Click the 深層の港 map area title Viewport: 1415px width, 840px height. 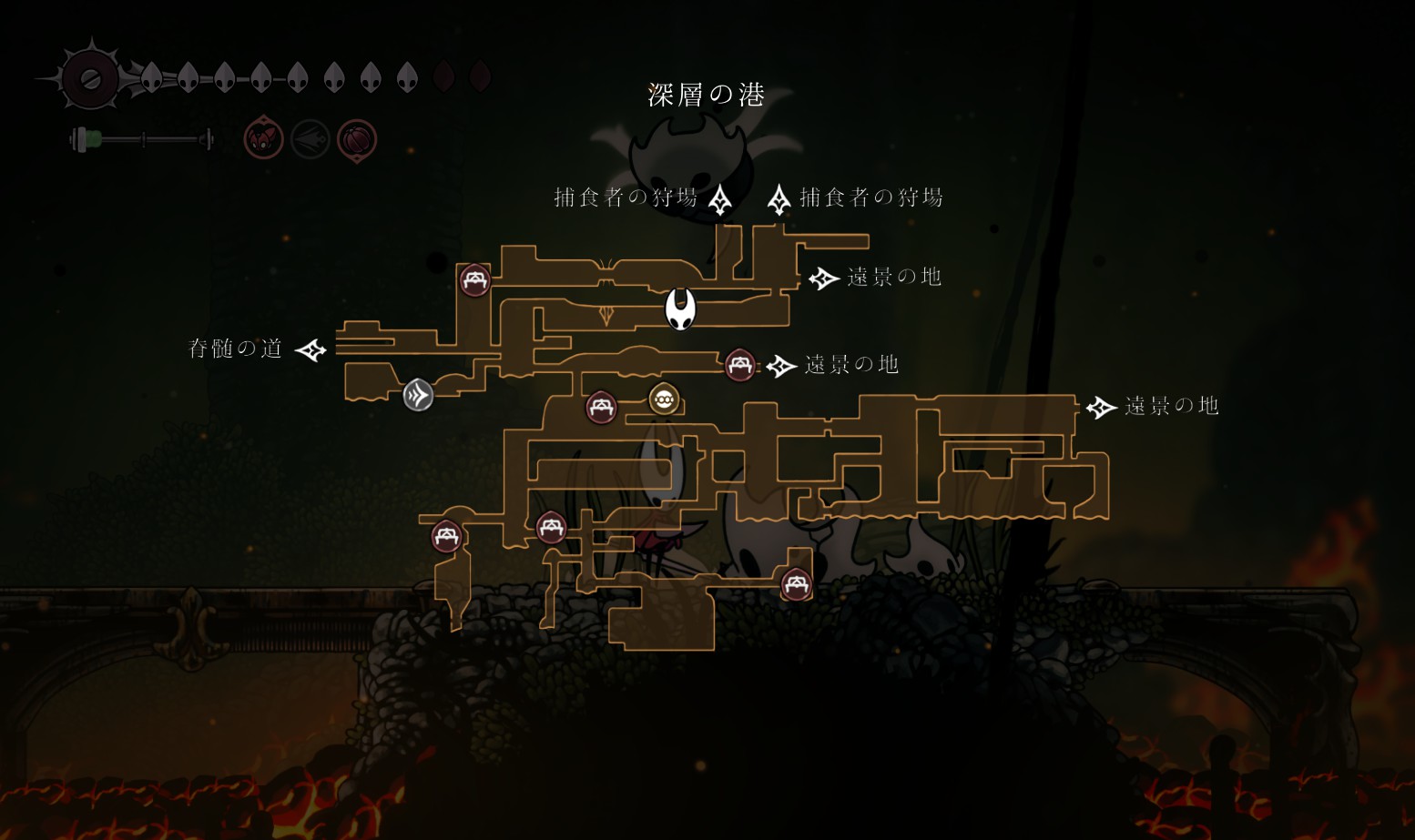pos(706,95)
